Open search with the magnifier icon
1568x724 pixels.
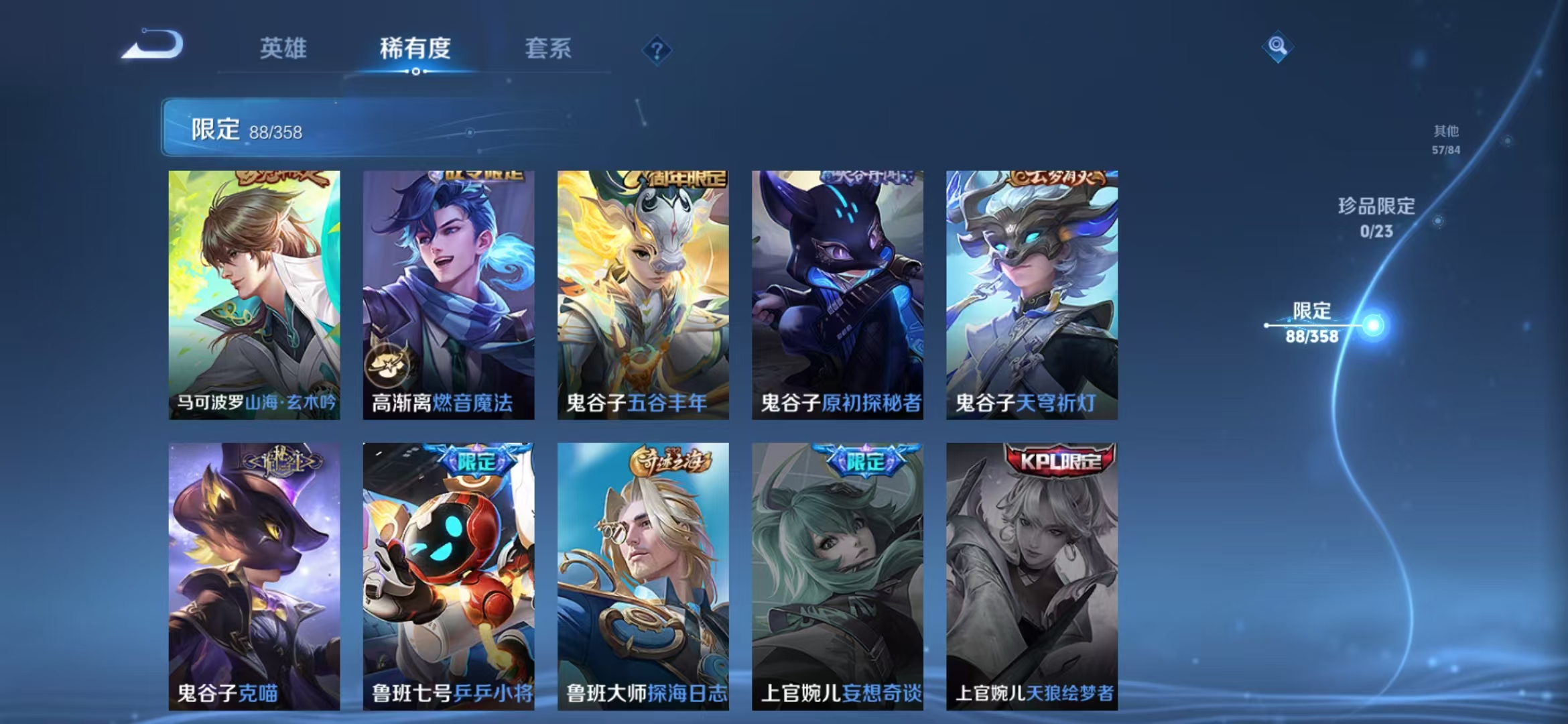click(1279, 47)
